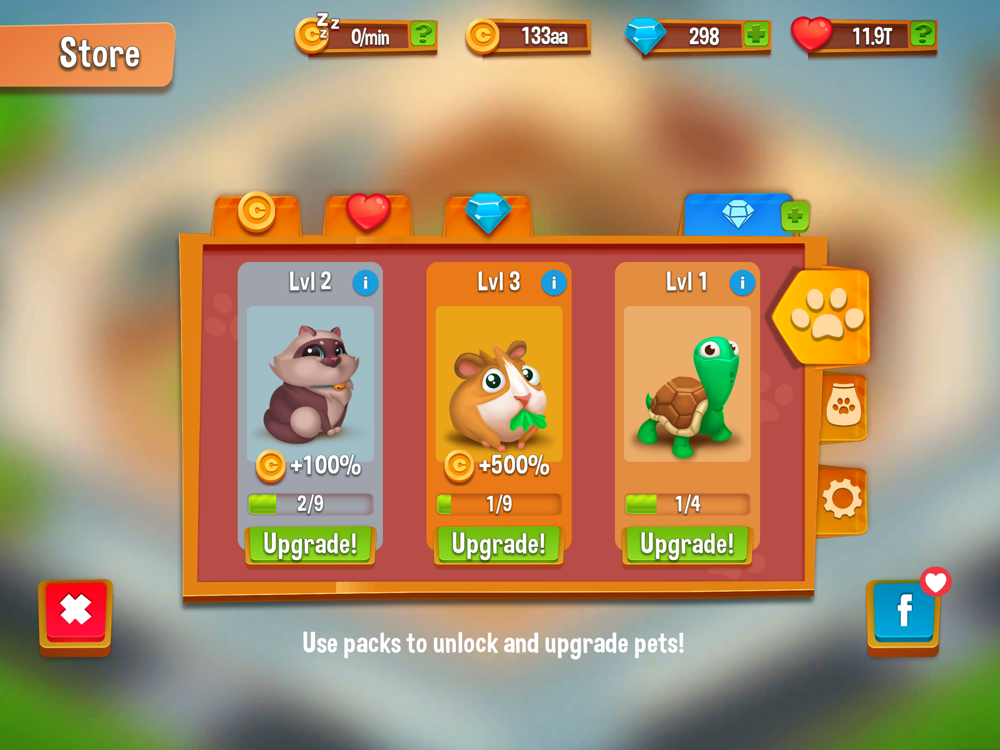The height and width of the screenshot is (750, 1000).
Task: Add more gems with the green plus
Action: 756,36
